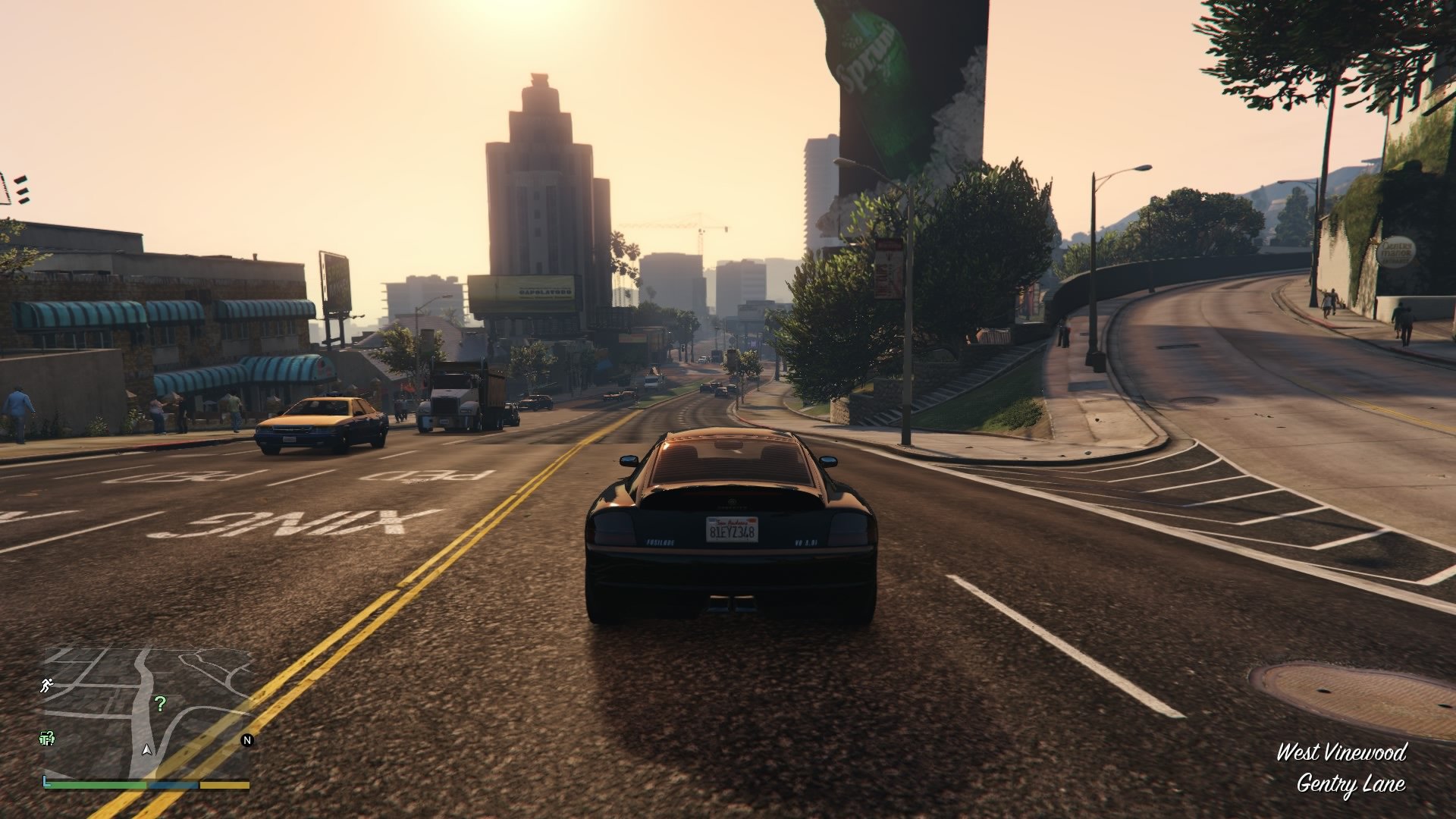Click the traffic signal lights on the left pole
The height and width of the screenshot is (819, 1456).
21,190
